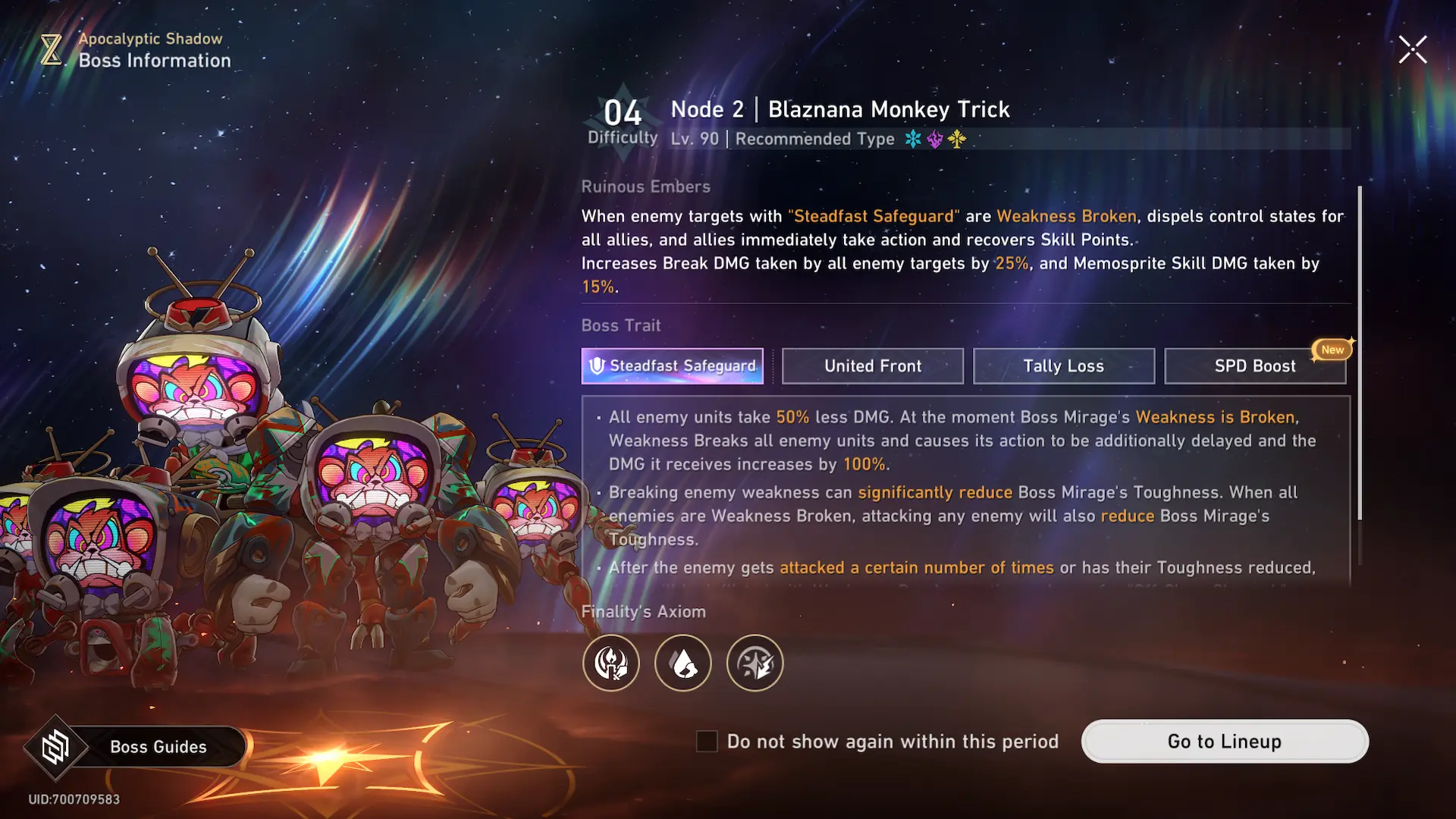Choose the flame droplet Finality's Axiom icon

683,664
